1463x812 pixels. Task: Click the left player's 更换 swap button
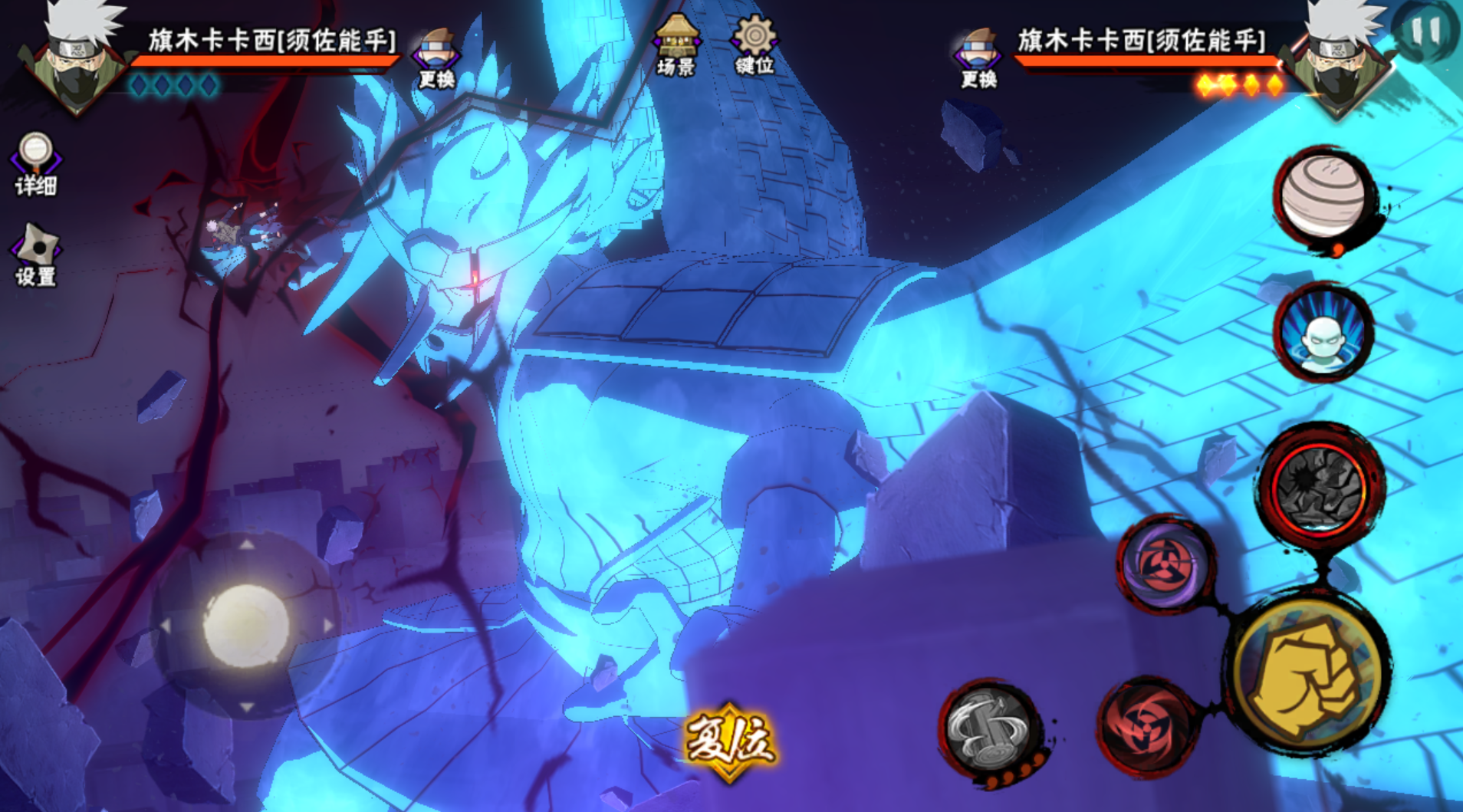tap(436, 58)
